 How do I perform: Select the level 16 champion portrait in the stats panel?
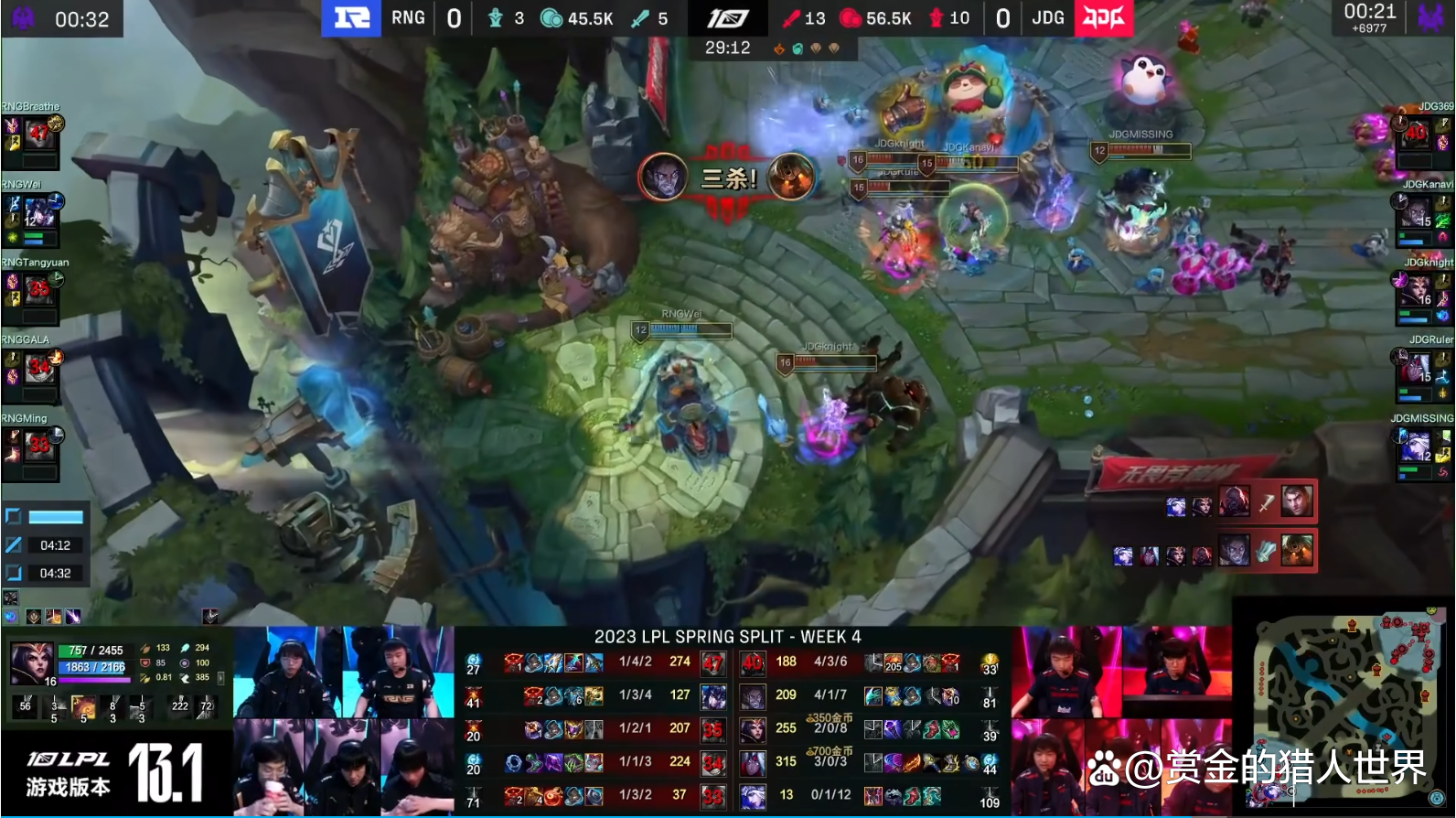(x=31, y=662)
